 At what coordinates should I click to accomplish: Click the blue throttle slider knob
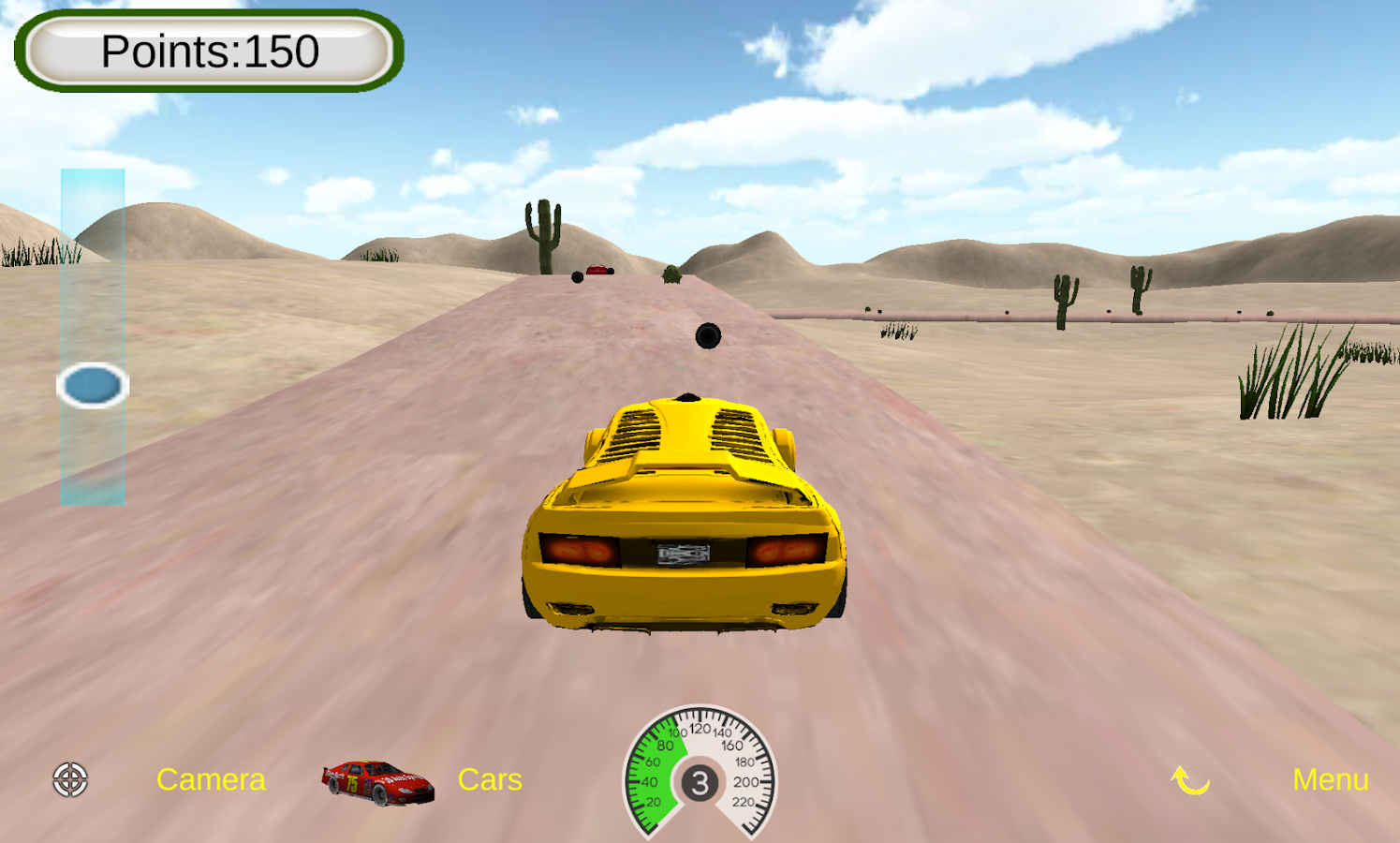tap(93, 385)
